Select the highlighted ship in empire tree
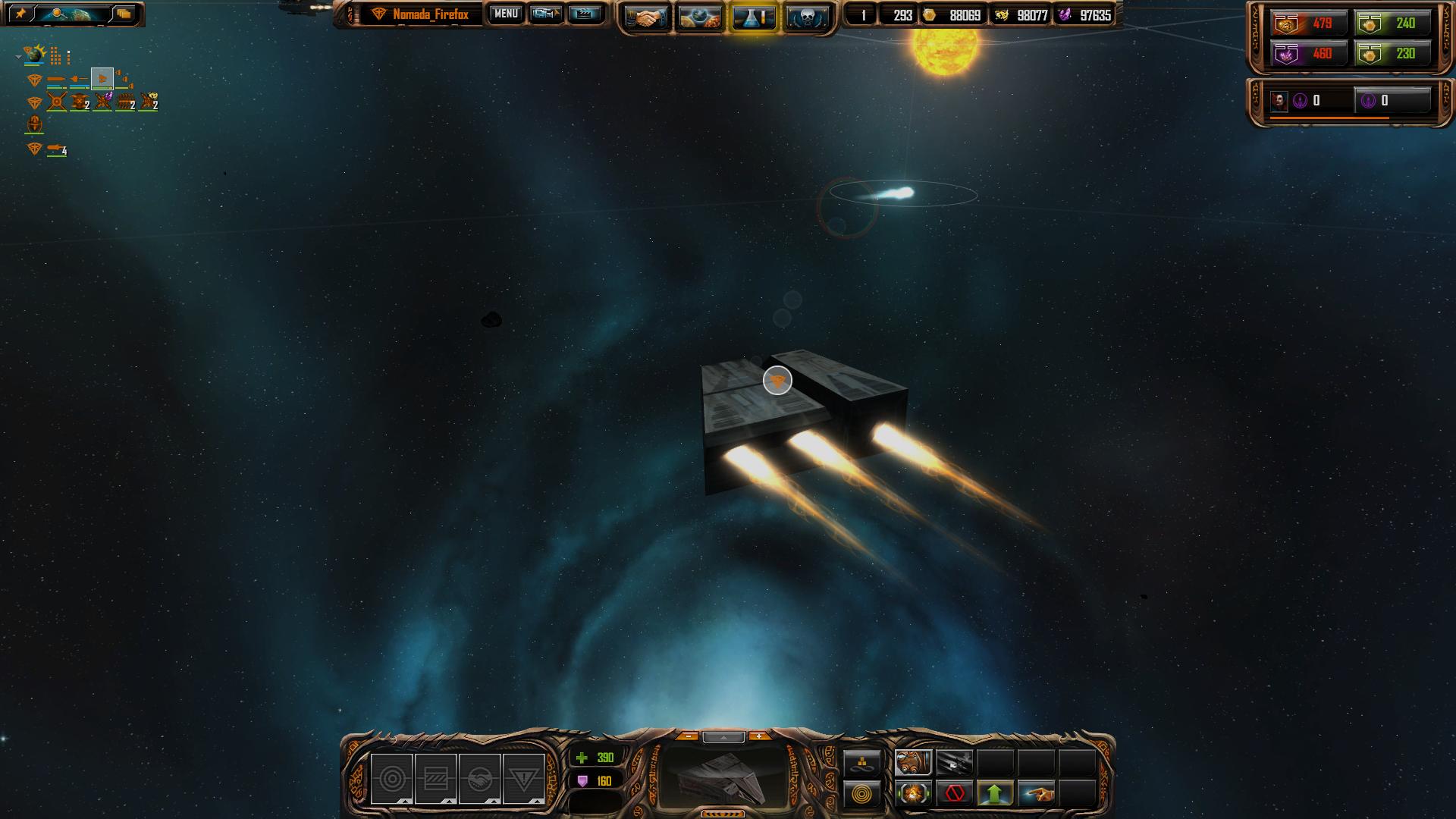This screenshot has height=819, width=1456. [102, 78]
